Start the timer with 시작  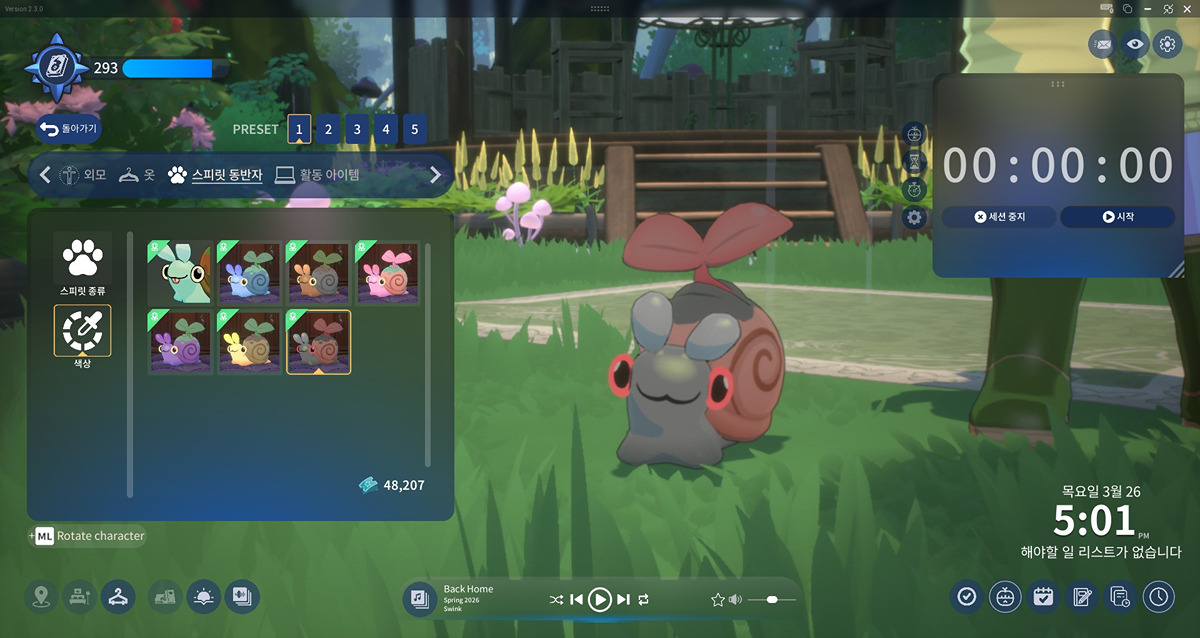[x=1117, y=216]
